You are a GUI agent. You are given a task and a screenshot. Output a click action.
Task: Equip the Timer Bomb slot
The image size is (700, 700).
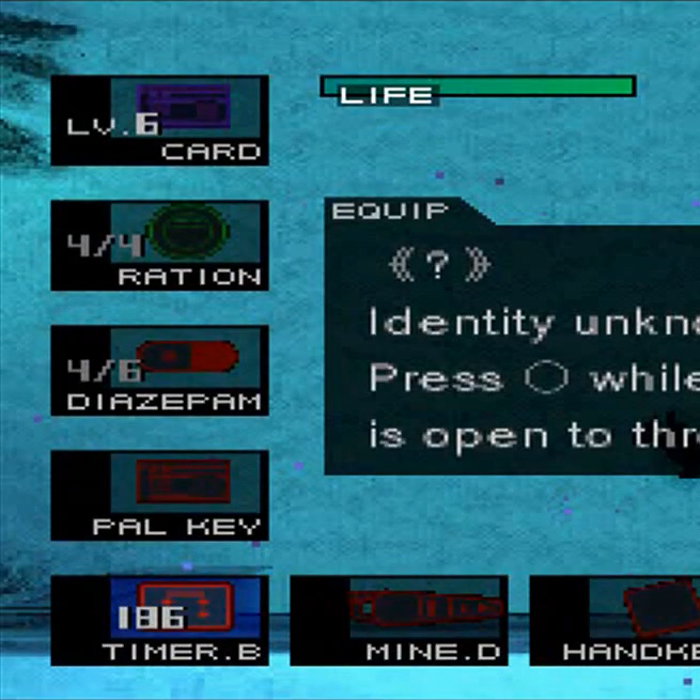point(160,620)
